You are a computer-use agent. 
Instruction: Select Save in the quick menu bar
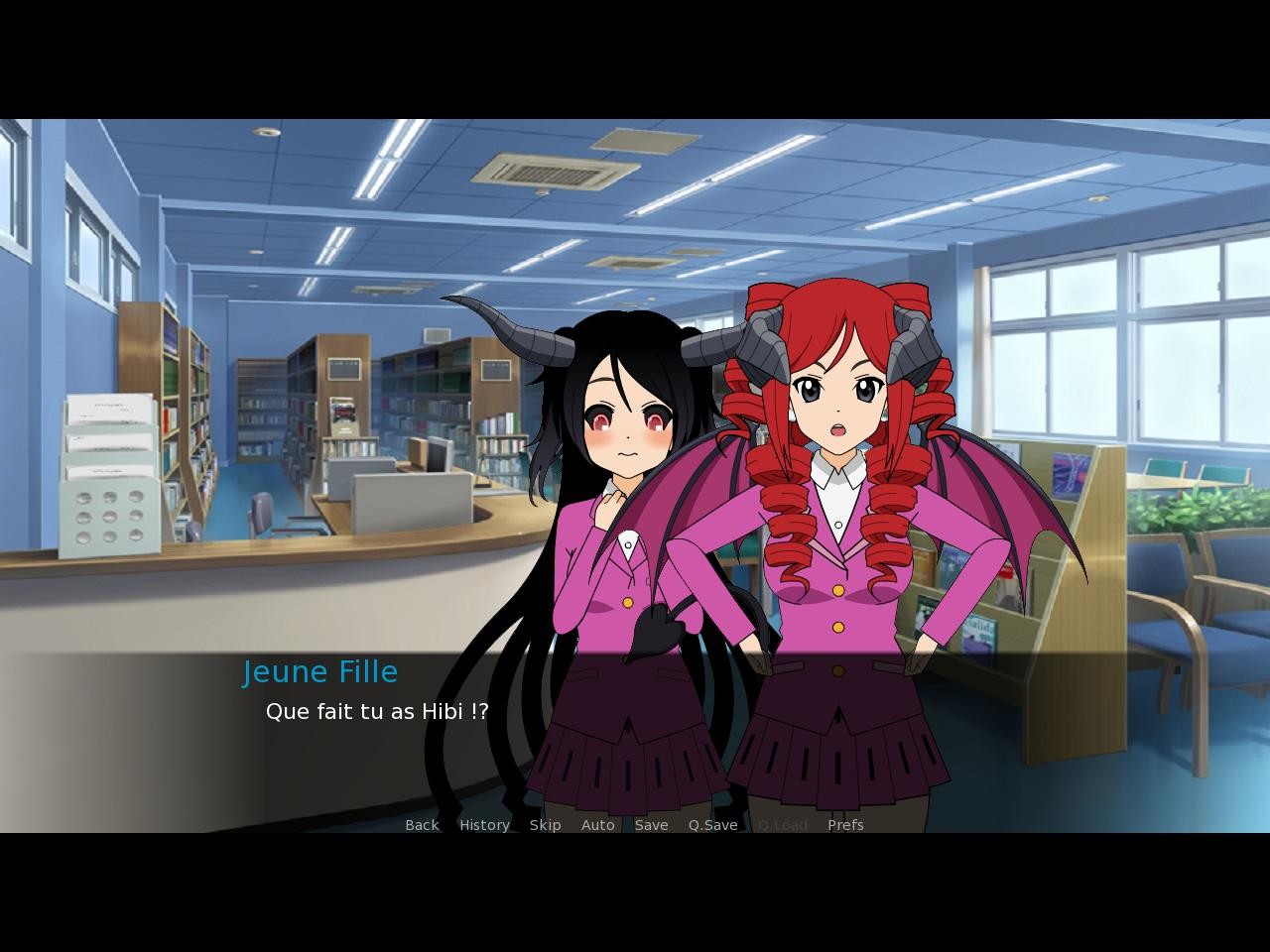click(651, 824)
